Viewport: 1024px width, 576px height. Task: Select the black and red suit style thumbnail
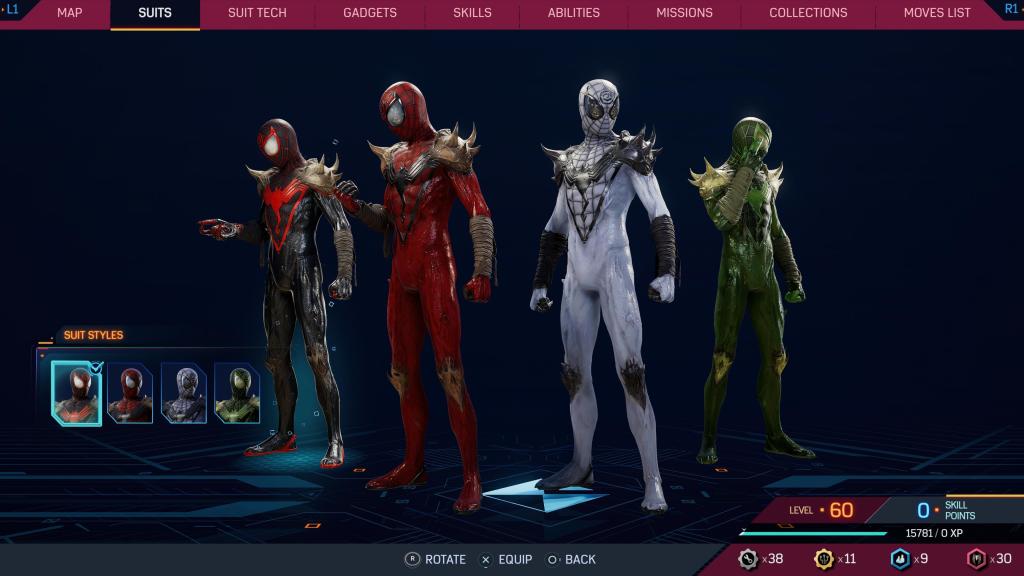click(x=77, y=393)
